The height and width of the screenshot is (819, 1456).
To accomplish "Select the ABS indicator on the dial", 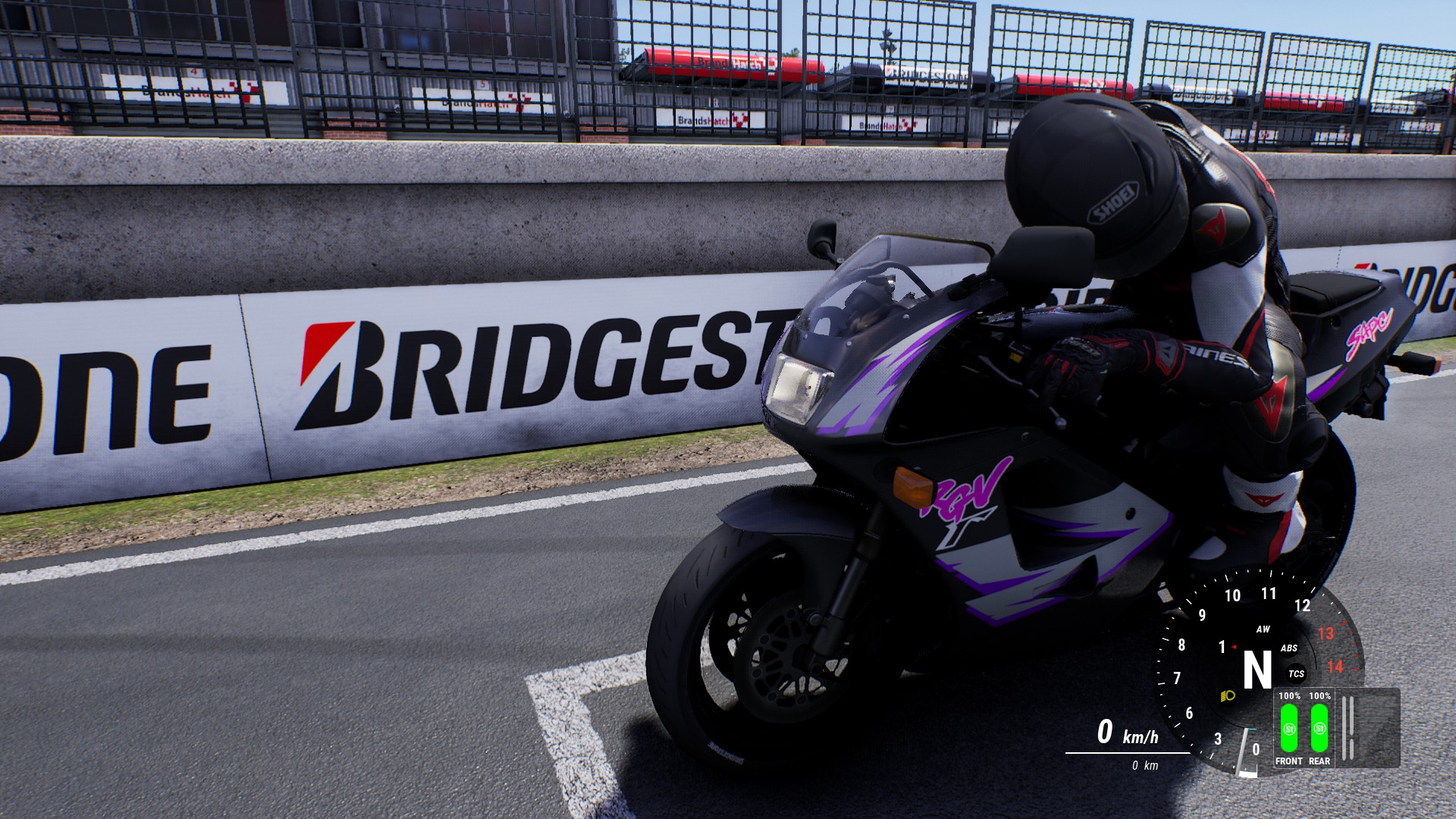I will click(x=1289, y=648).
